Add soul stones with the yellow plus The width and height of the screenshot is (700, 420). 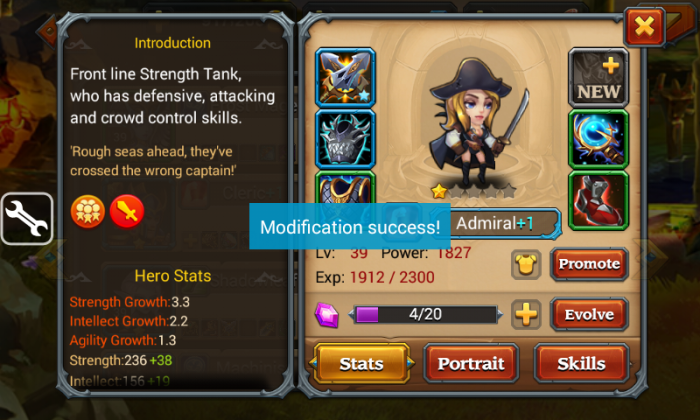526,314
